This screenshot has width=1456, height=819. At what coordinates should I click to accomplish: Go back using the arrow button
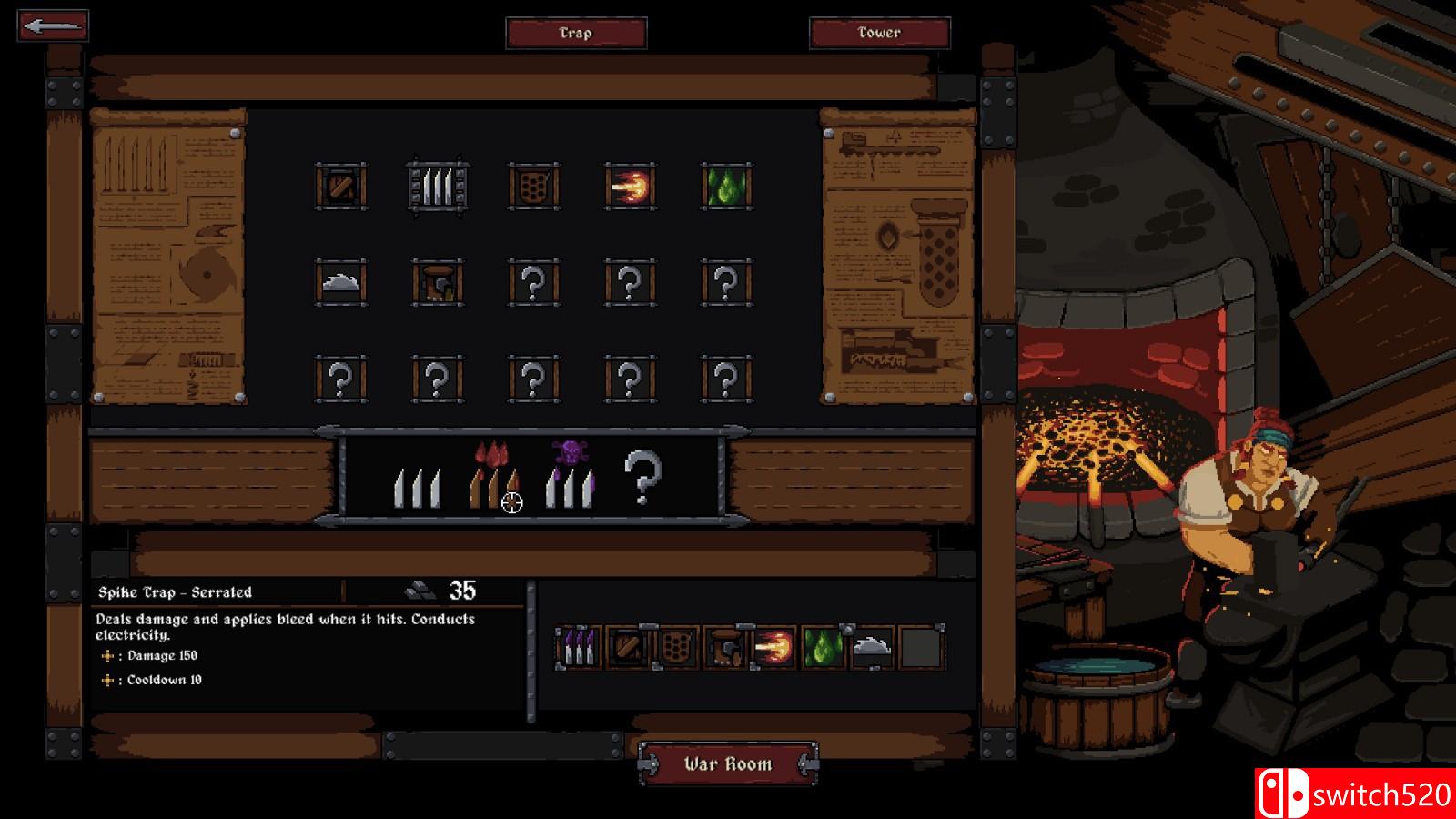[x=53, y=25]
